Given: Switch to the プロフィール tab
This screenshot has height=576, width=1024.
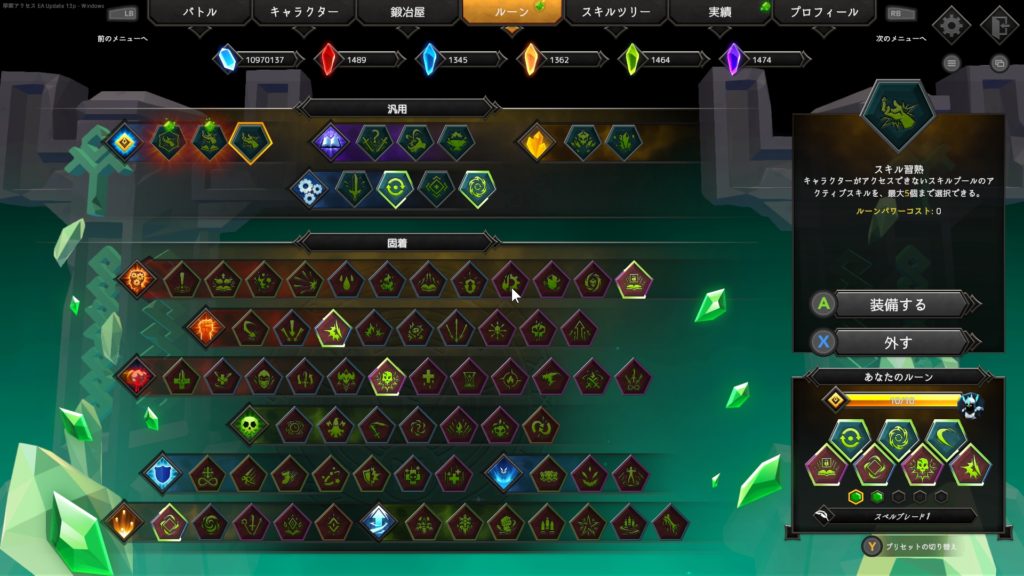Looking at the screenshot, I should point(824,13).
